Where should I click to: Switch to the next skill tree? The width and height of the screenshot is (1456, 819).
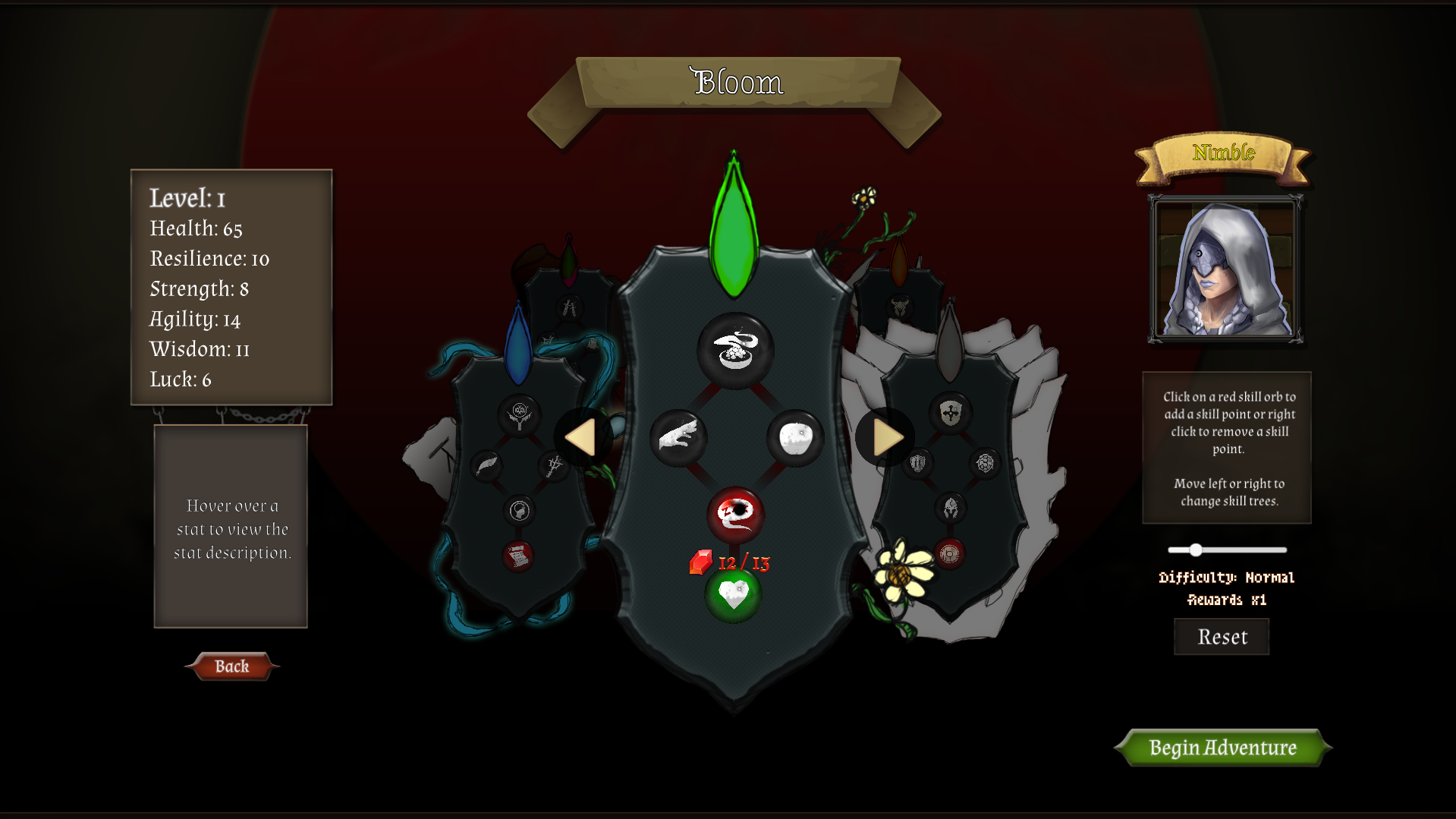point(885,436)
